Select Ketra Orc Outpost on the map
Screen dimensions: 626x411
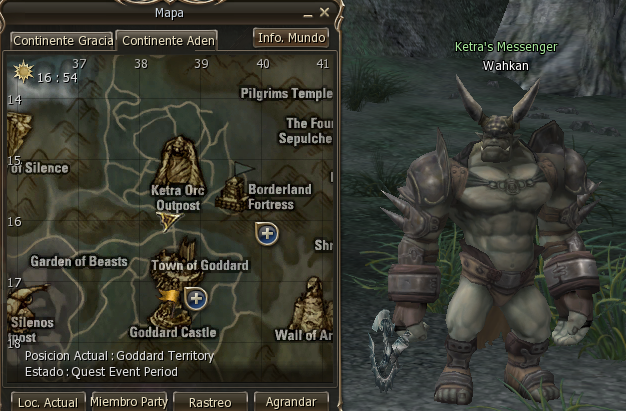click(178, 161)
